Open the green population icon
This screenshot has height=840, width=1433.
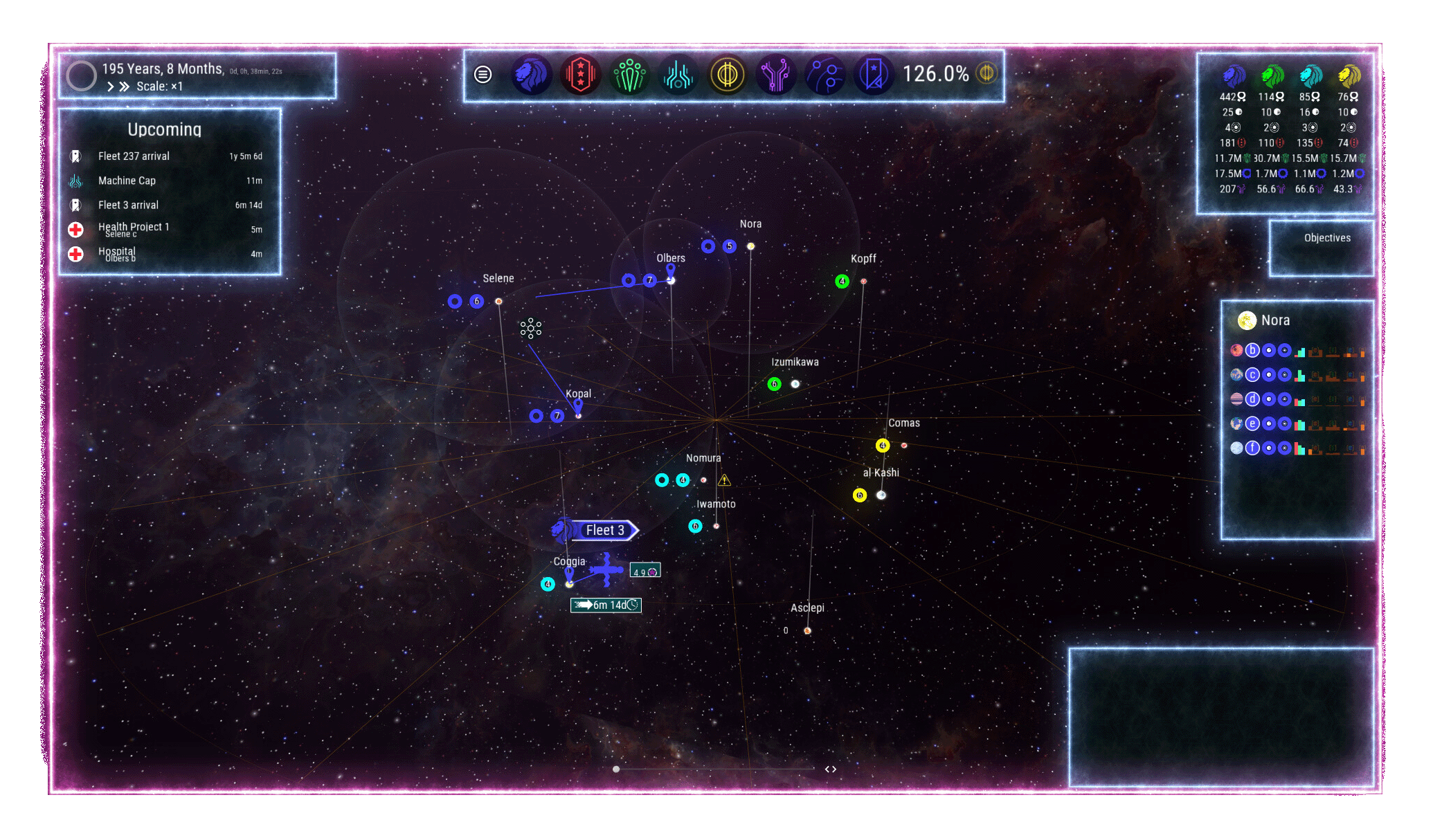tap(629, 74)
